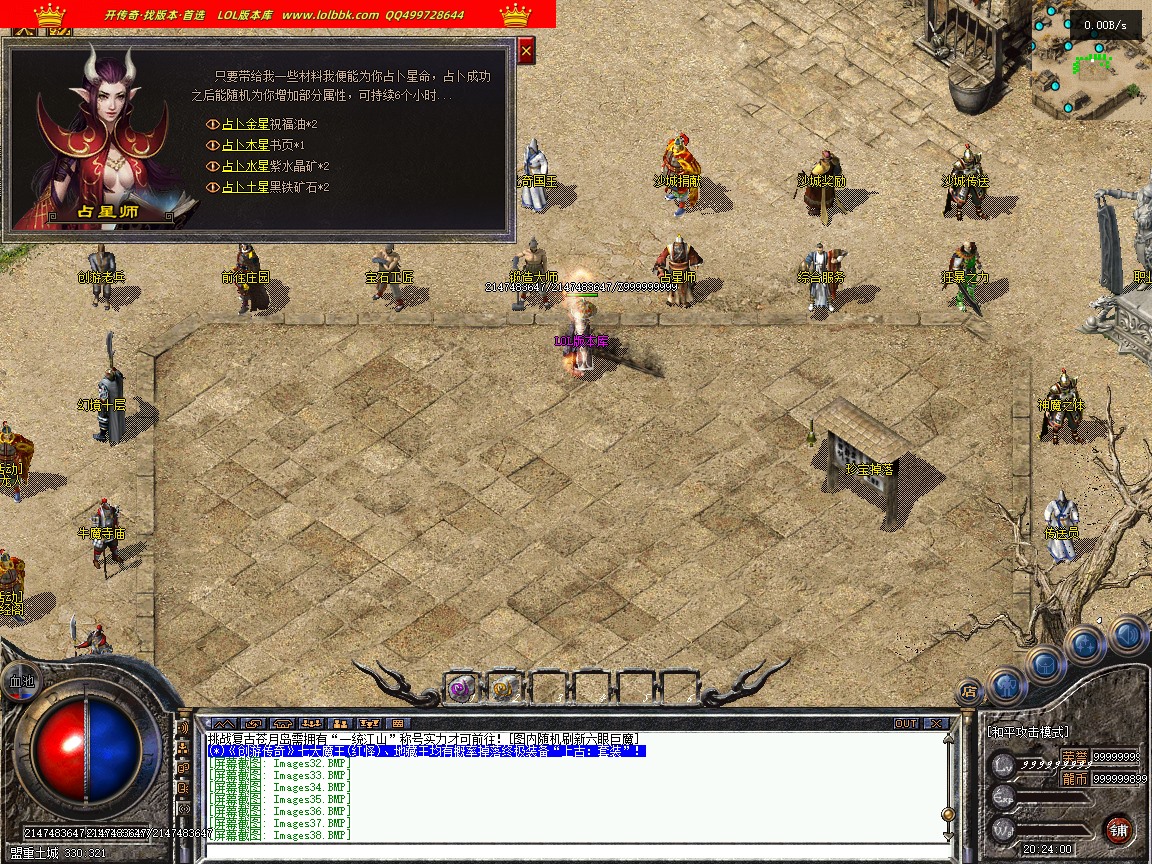This screenshot has width=1152, height=864.
Task: Use the golden swirl stone in hotbar
Action: point(503,687)
